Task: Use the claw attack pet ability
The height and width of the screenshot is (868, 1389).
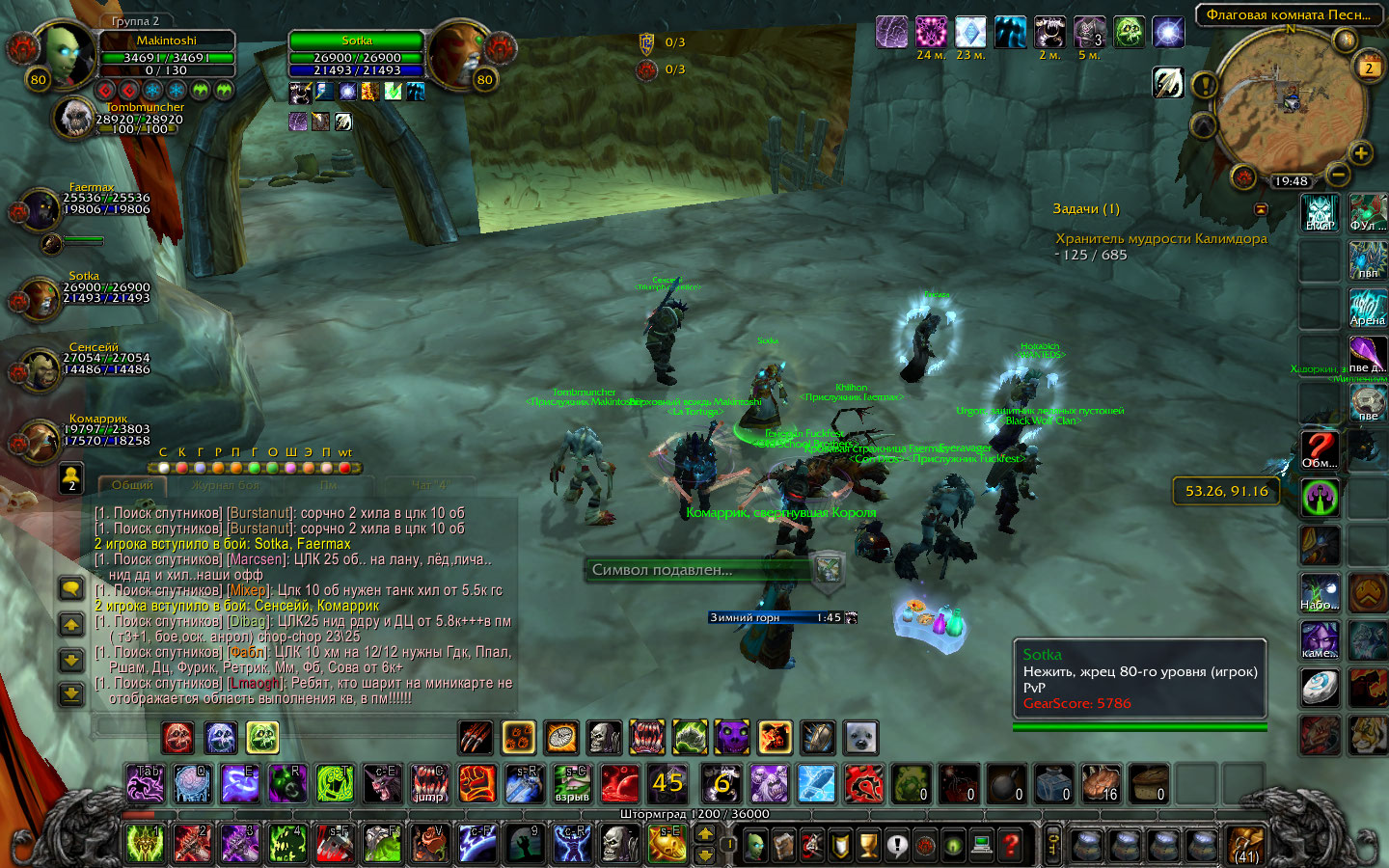Action: [x=477, y=738]
